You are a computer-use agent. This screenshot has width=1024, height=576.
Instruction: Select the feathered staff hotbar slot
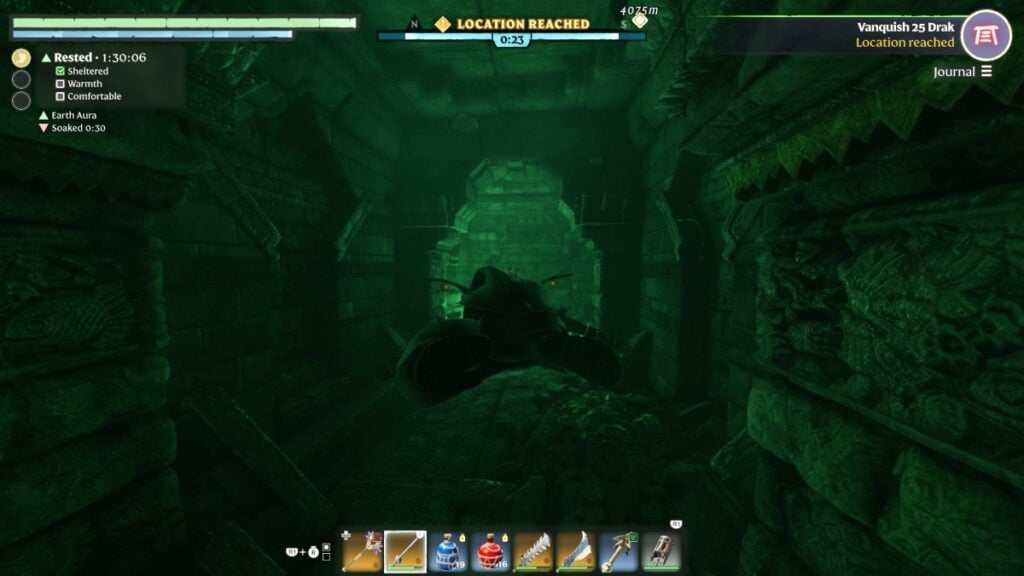pos(362,551)
